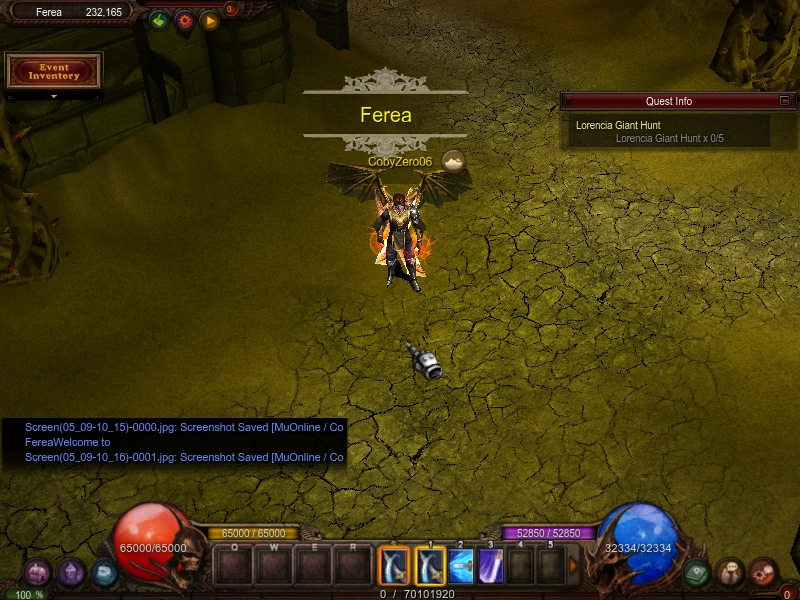Click the green icon beside mana orb
This screenshot has width=800, height=600.
tap(697, 573)
